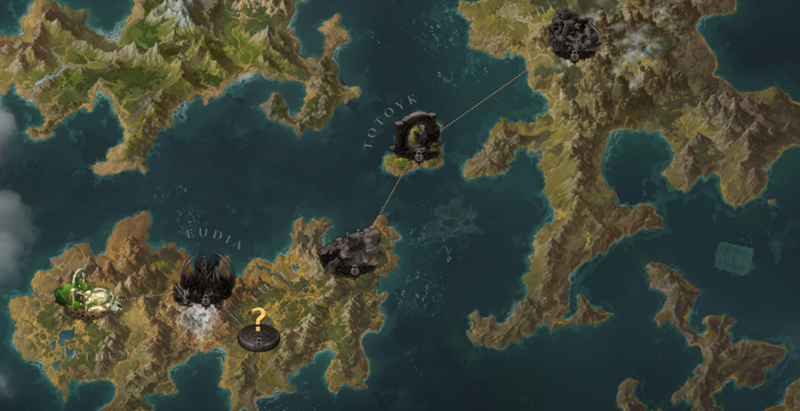
Task: Pick the locked stone gate node on Totoyk
Action: point(415,138)
